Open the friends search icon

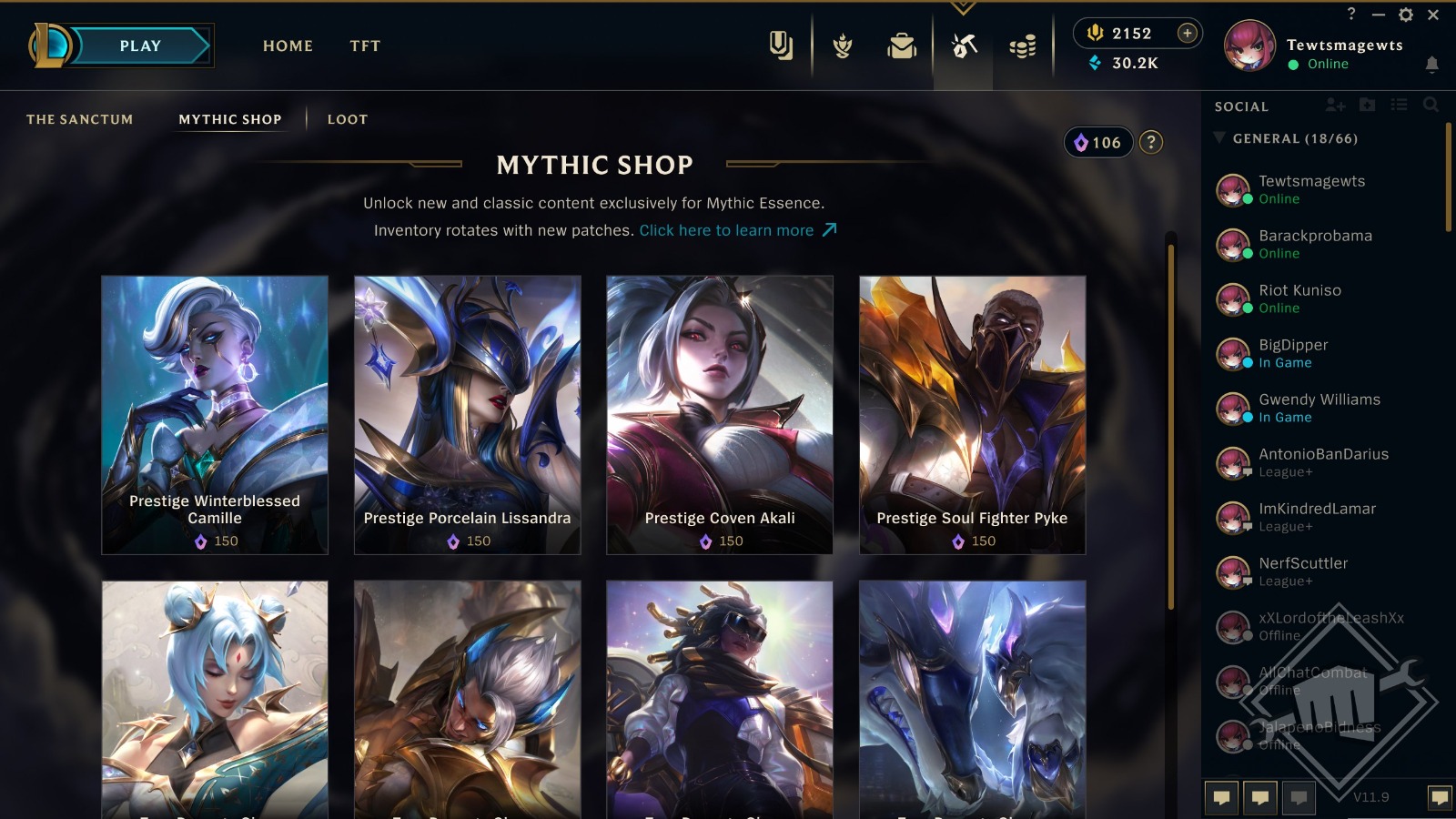tap(1432, 106)
